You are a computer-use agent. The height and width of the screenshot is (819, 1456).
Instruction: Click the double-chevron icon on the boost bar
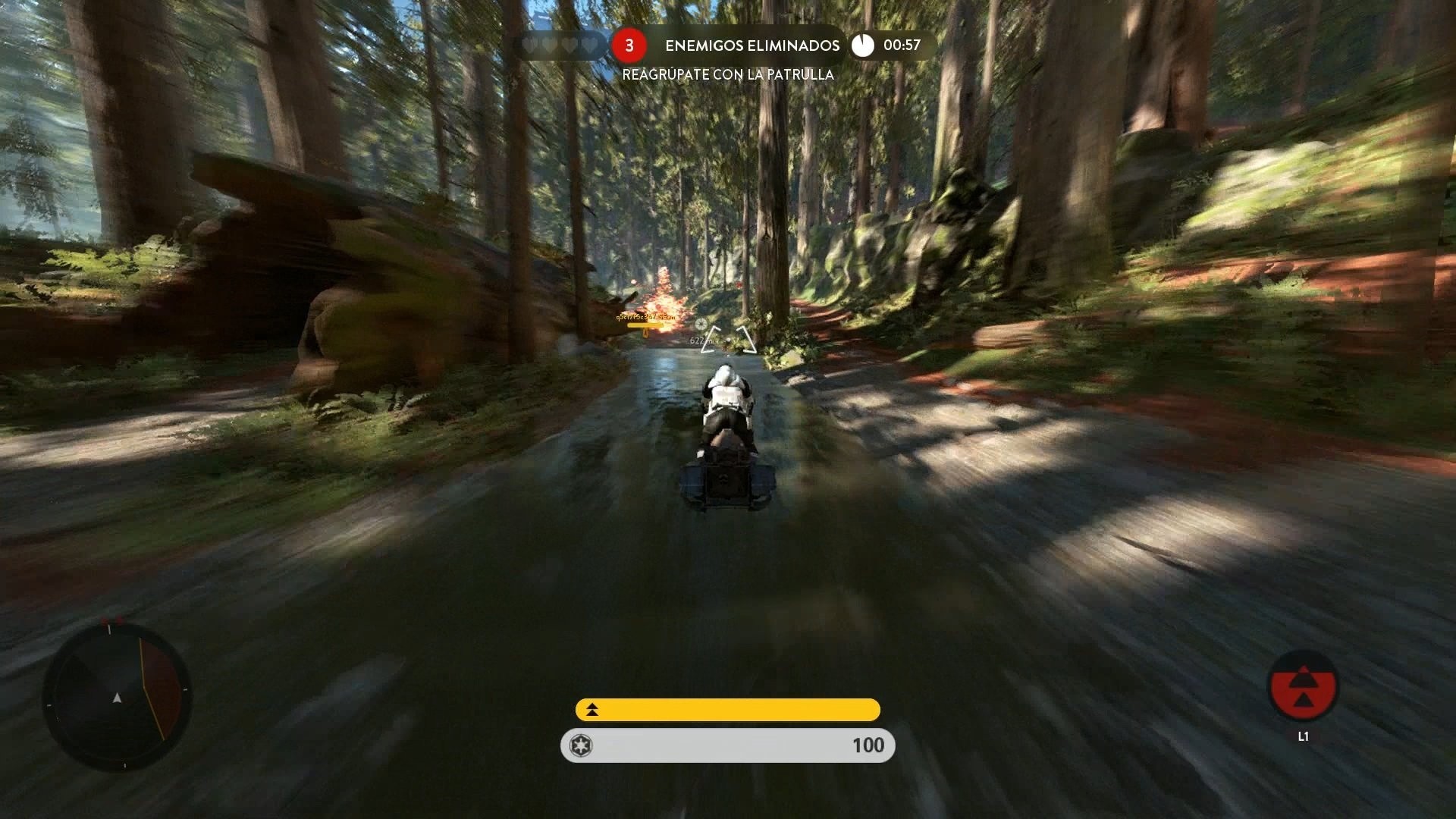click(x=591, y=711)
